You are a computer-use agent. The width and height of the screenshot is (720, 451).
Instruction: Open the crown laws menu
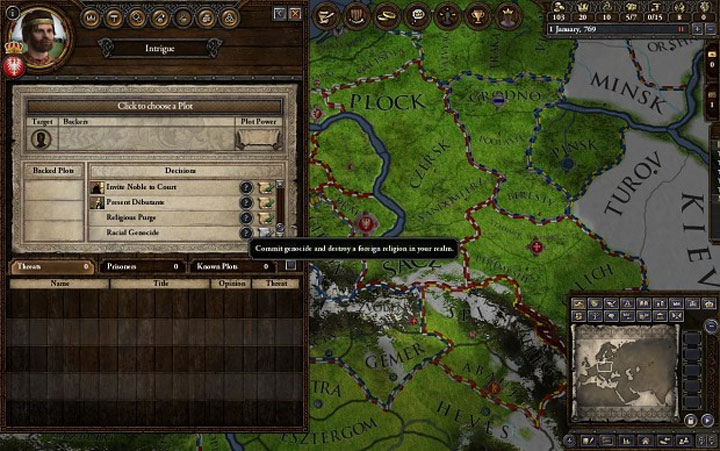pos(506,15)
